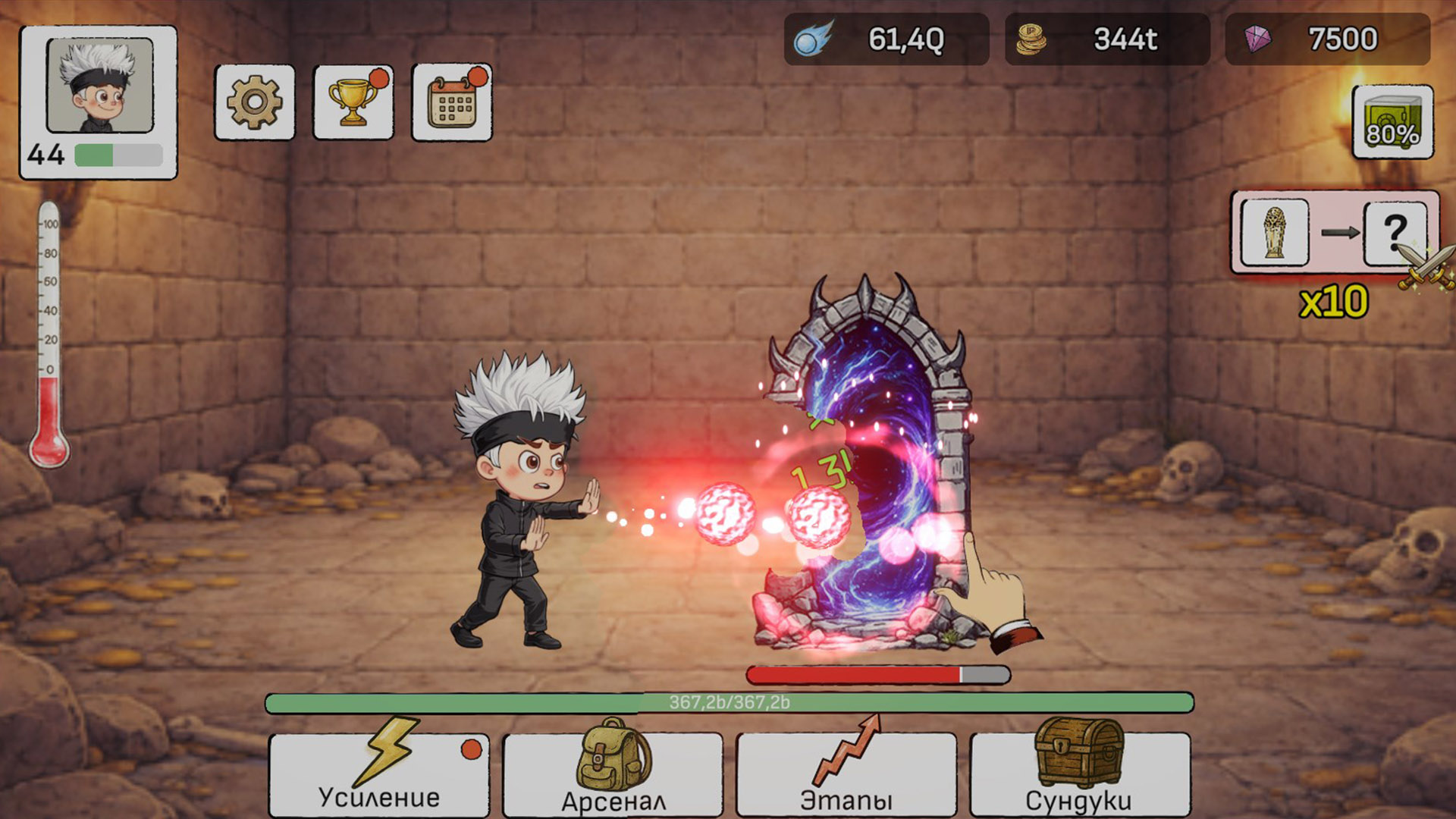Open the Этапы stages screen
The image size is (1456, 819).
point(846,774)
